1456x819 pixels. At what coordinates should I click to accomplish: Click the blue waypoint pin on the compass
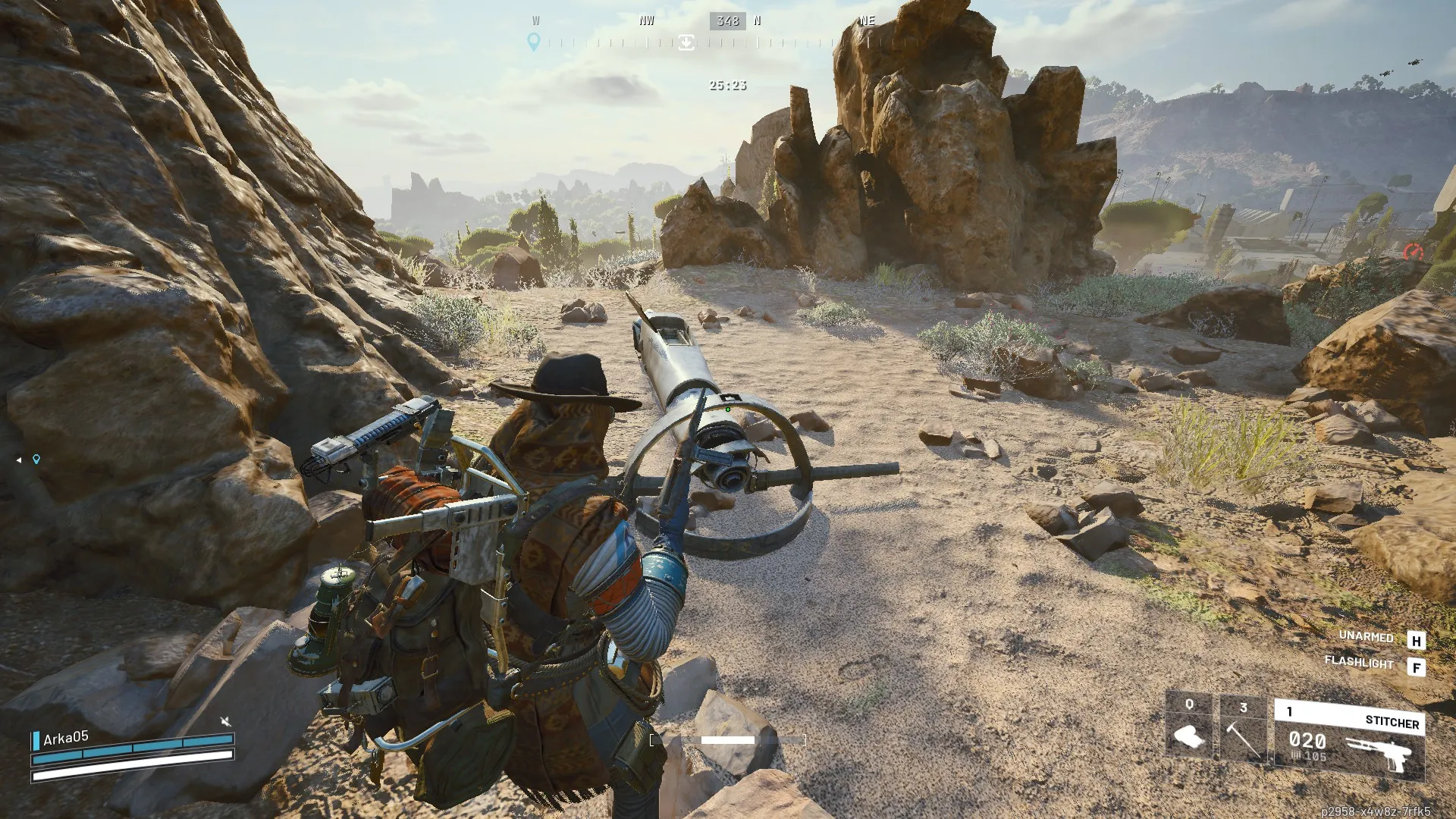pos(535,43)
